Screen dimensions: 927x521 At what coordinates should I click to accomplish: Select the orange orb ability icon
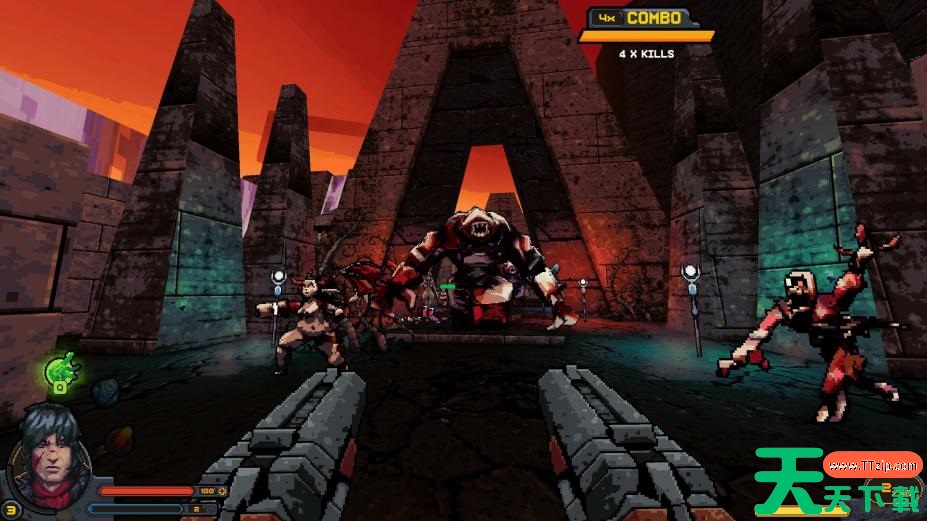pos(119,439)
